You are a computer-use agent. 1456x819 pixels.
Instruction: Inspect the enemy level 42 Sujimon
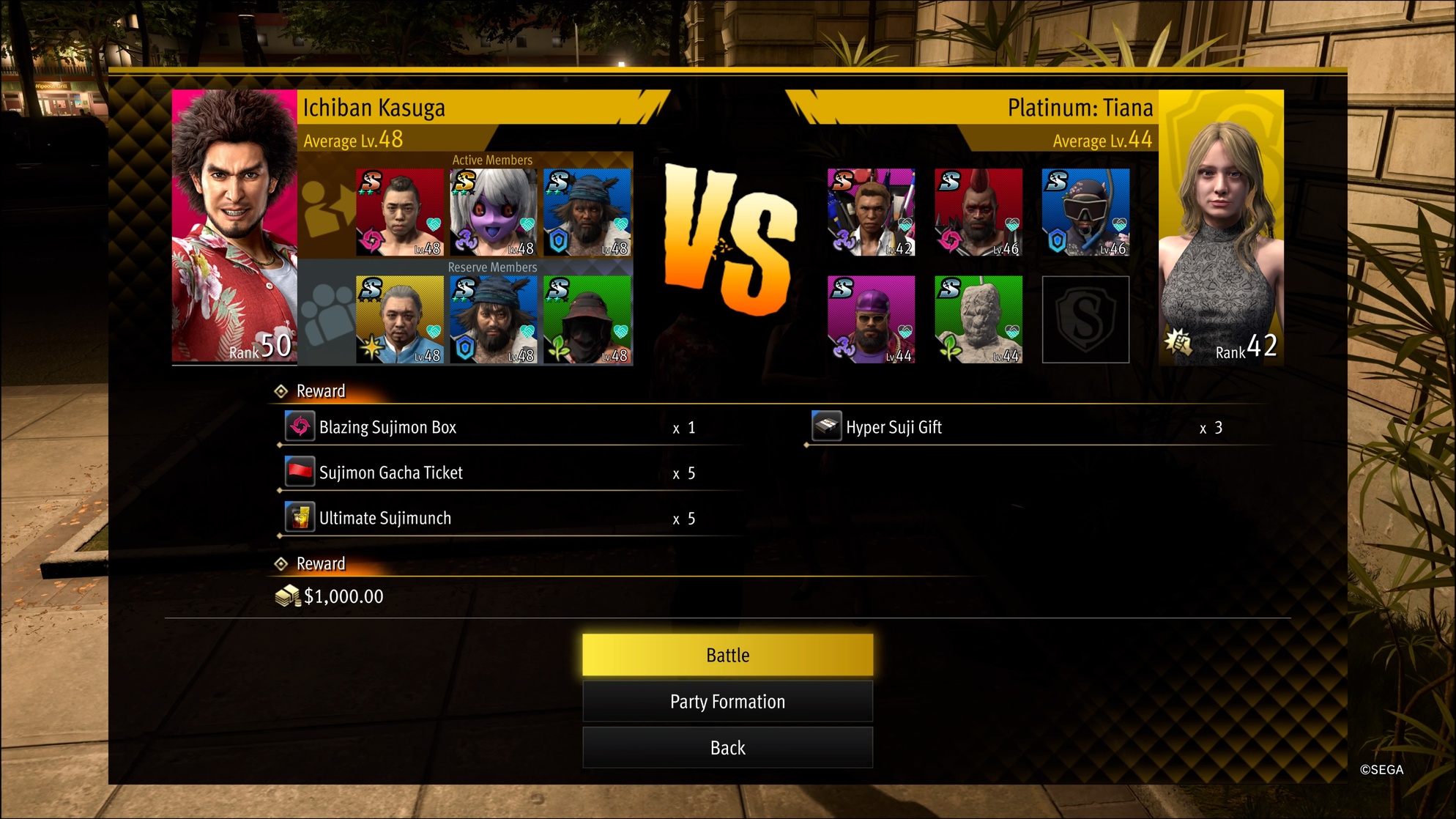point(871,212)
